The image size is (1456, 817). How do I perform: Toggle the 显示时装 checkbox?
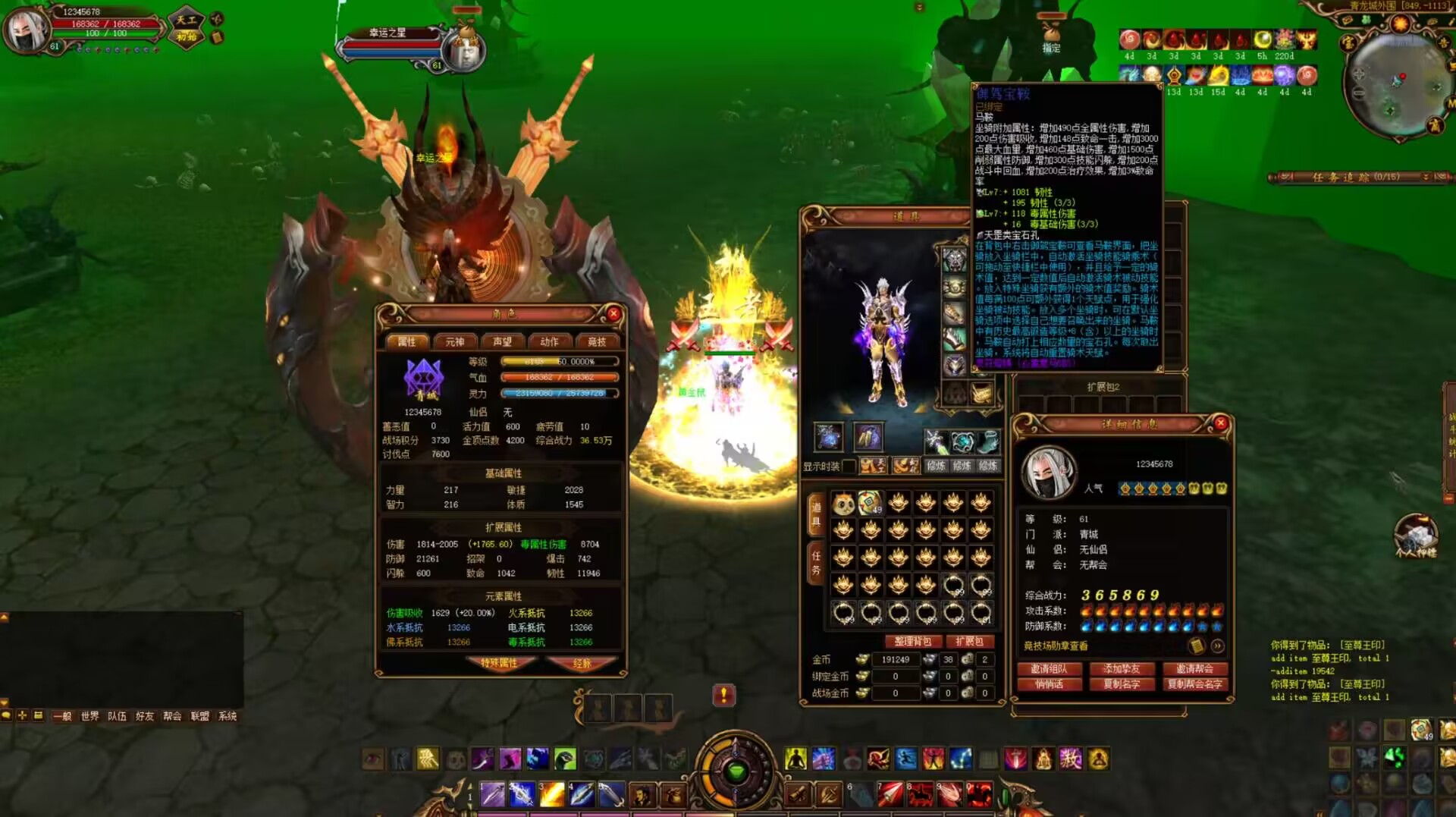point(849,466)
